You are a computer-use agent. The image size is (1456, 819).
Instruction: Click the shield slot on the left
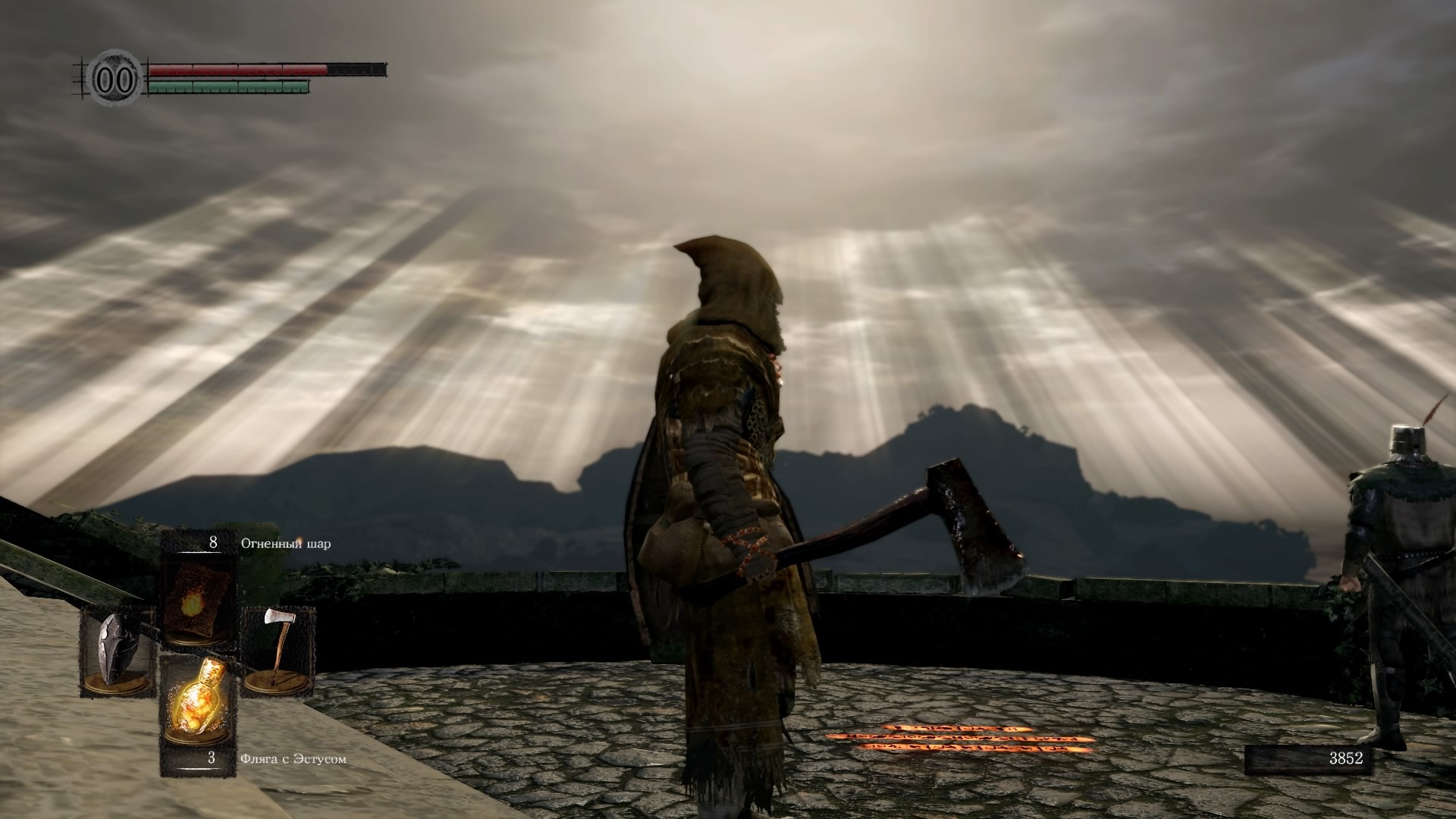pyautogui.click(x=118, y=651)
